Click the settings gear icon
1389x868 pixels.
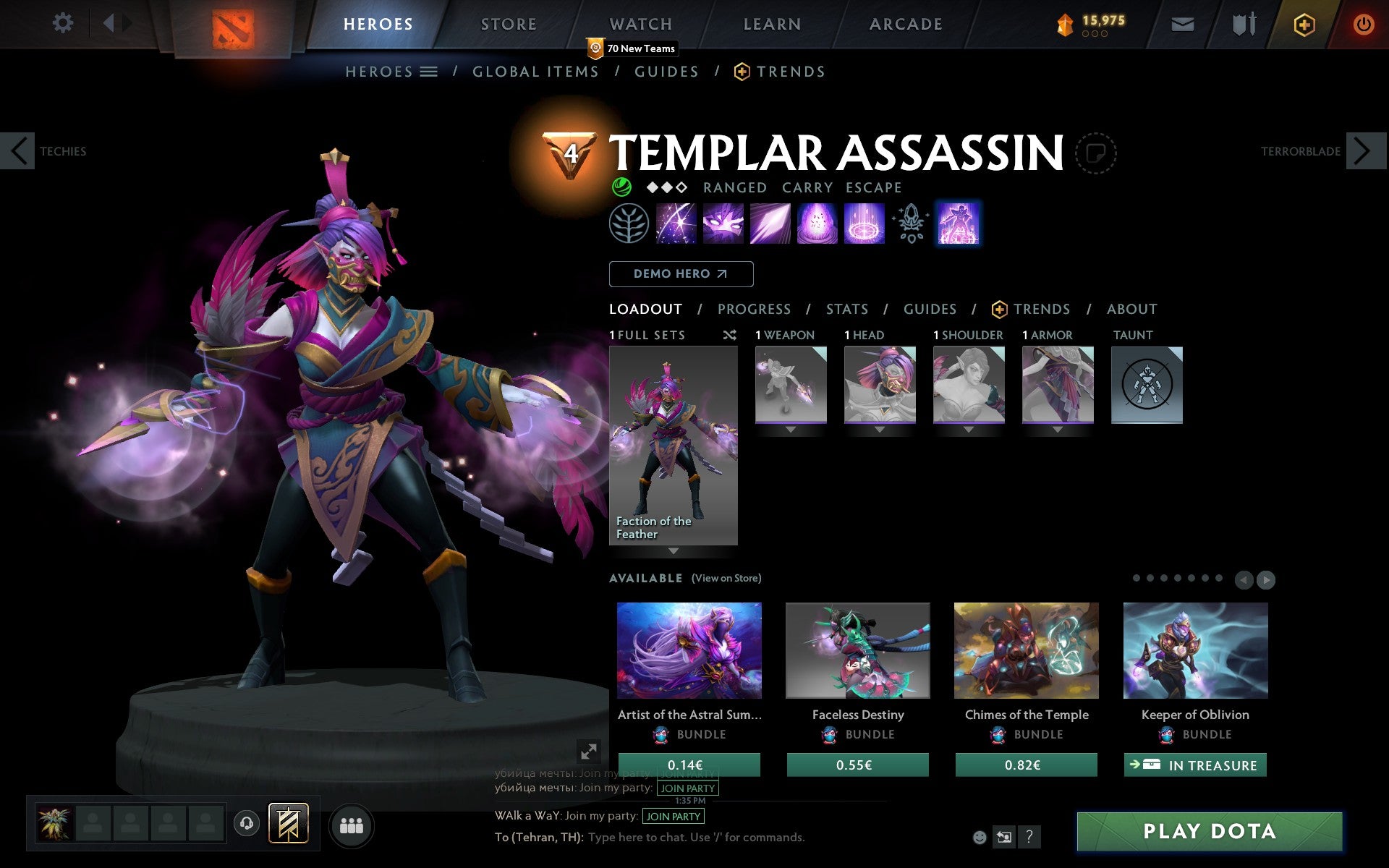click(64, 23)
